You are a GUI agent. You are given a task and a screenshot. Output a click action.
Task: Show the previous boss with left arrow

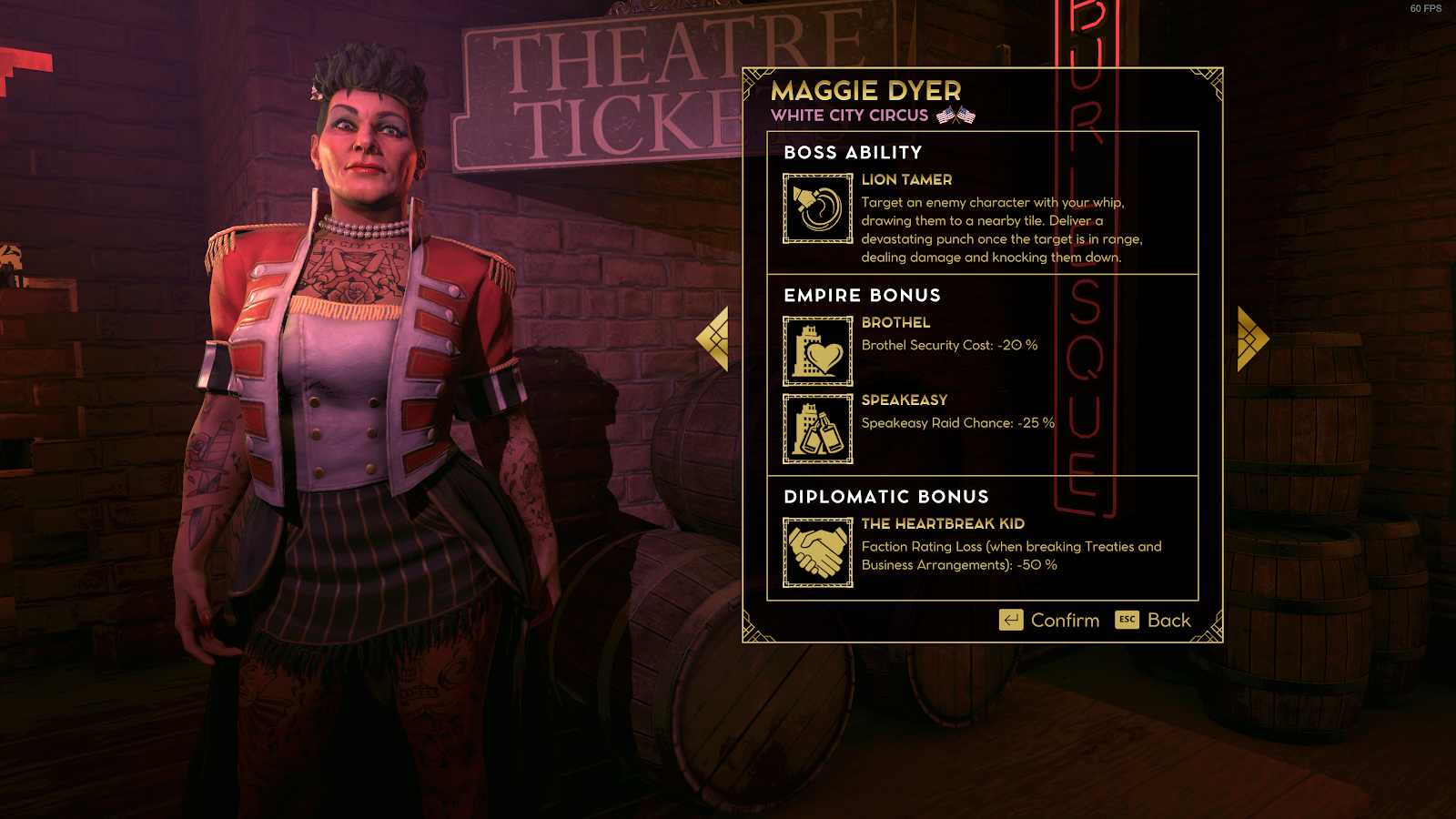[713, 339]
